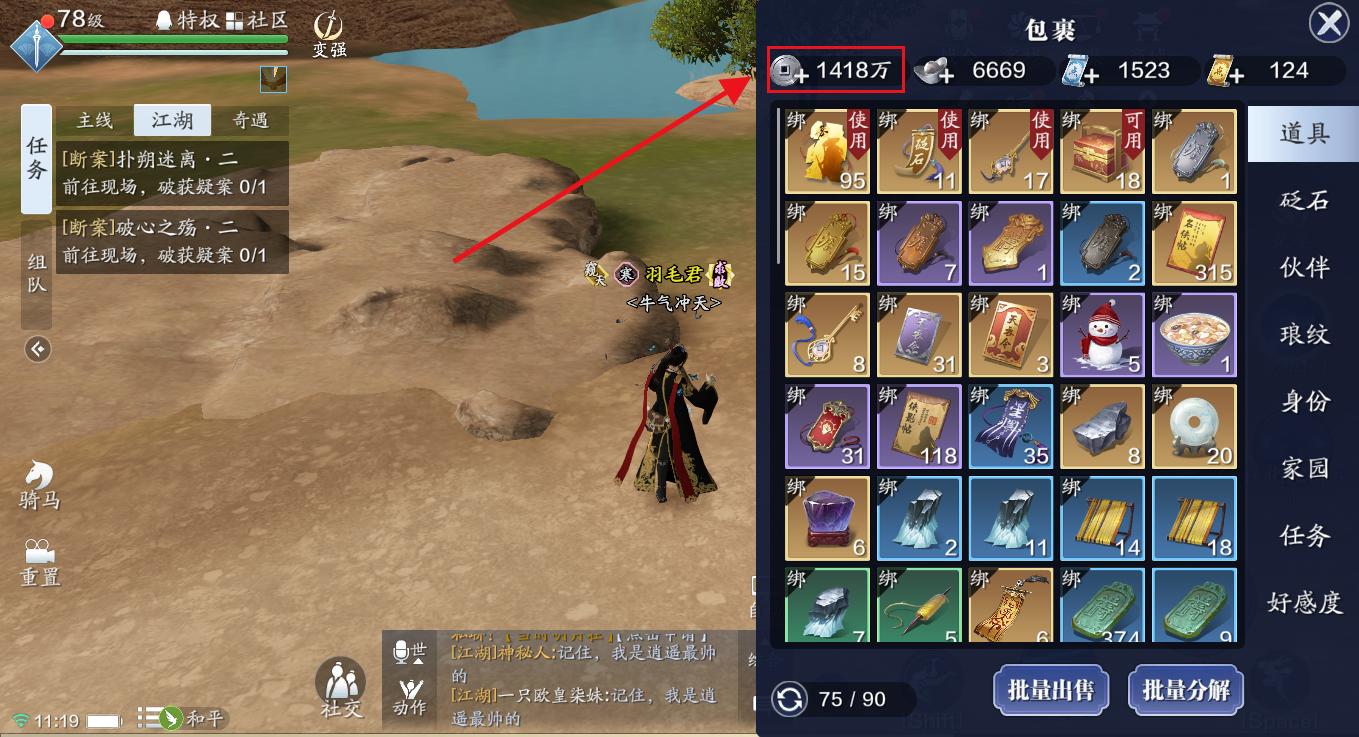Open the 伙伴 inventory tab
The width and height of the screenshot is (1359, 737).
(1304, 267)
